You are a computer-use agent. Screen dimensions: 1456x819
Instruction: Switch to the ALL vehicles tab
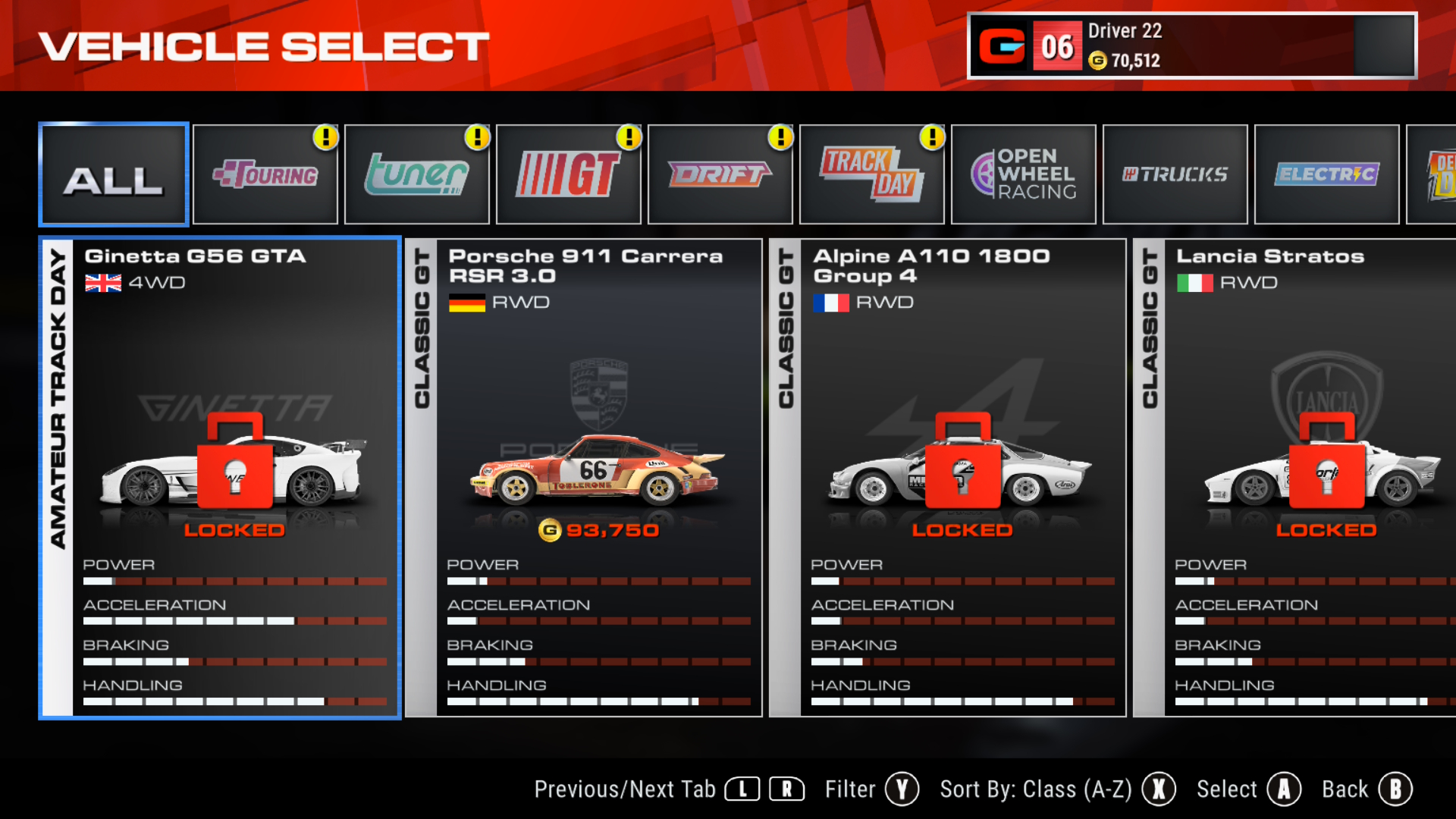tap(113, 174)
